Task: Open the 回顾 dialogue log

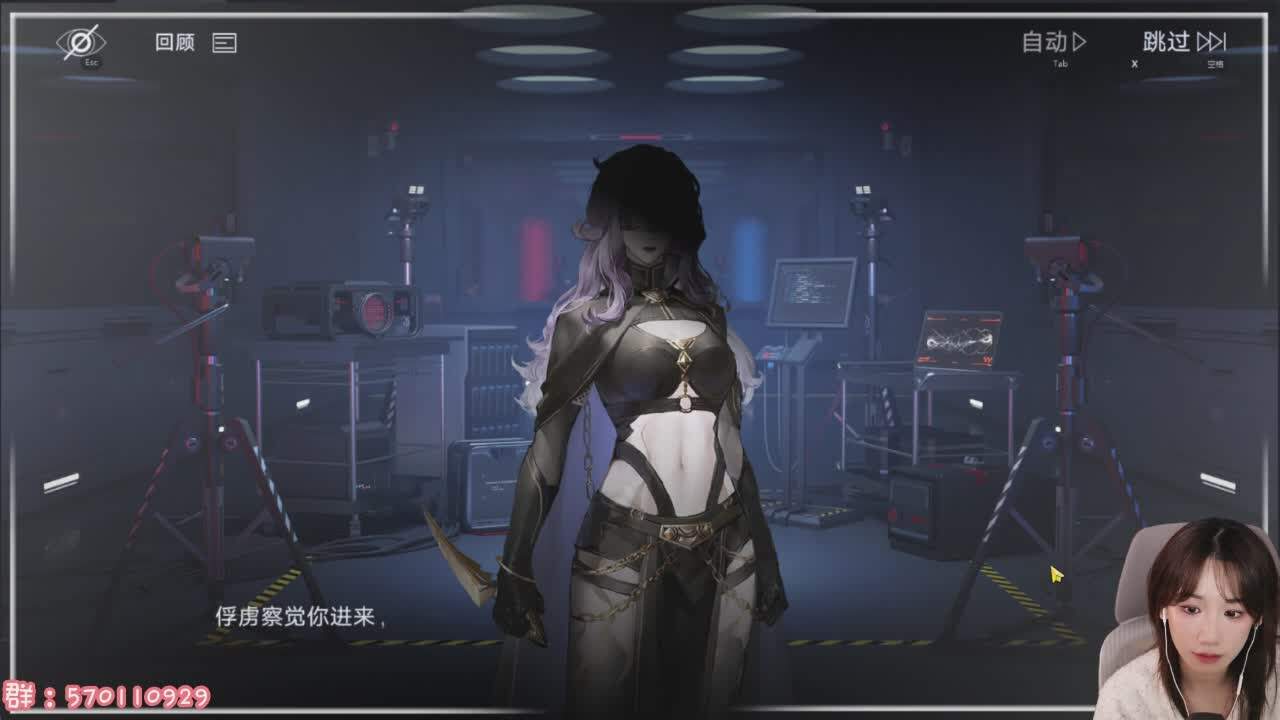Action: click(195, 43)
